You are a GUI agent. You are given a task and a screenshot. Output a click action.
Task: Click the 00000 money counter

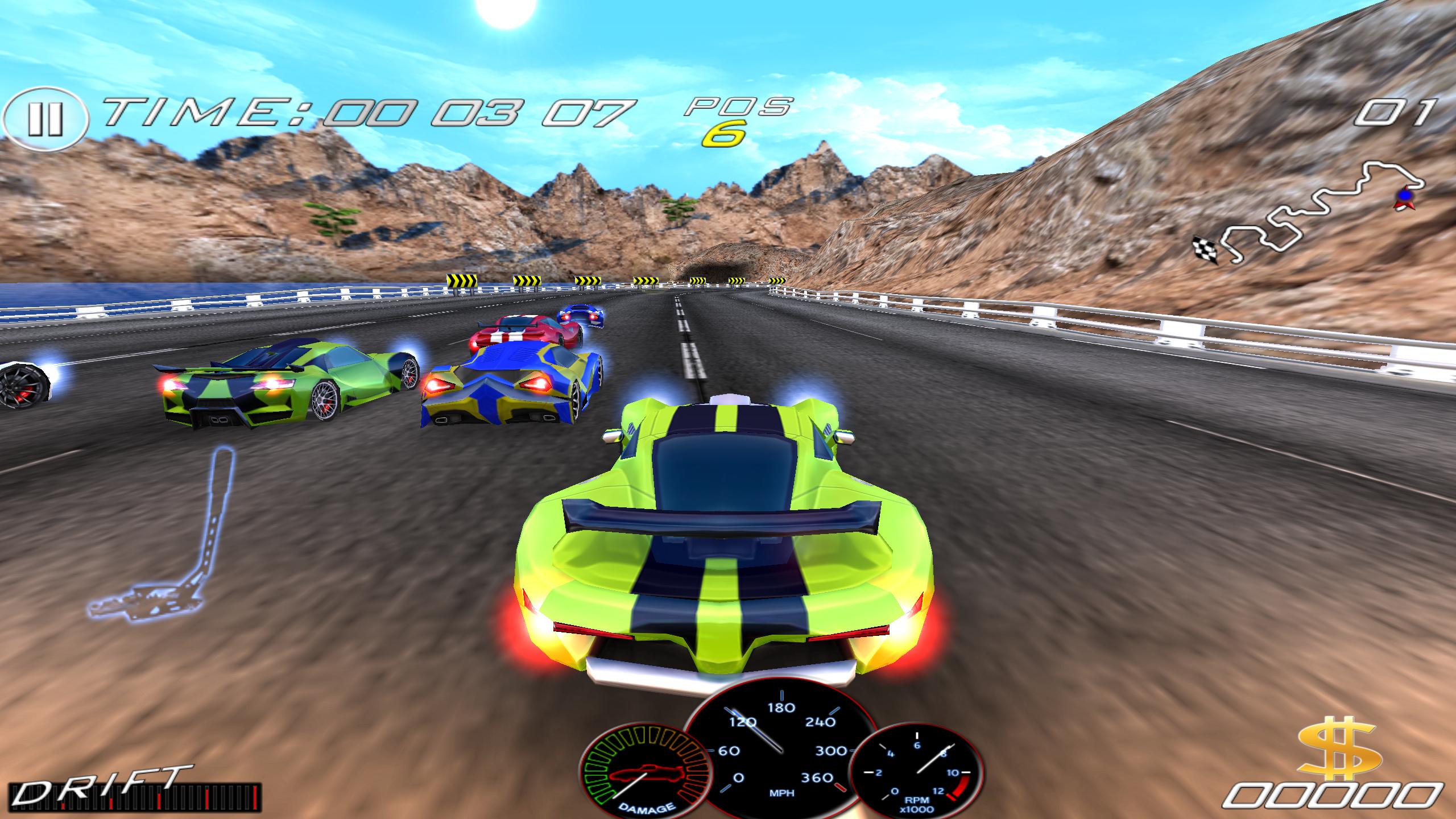pyautogui.click(x=1337, y=796)
